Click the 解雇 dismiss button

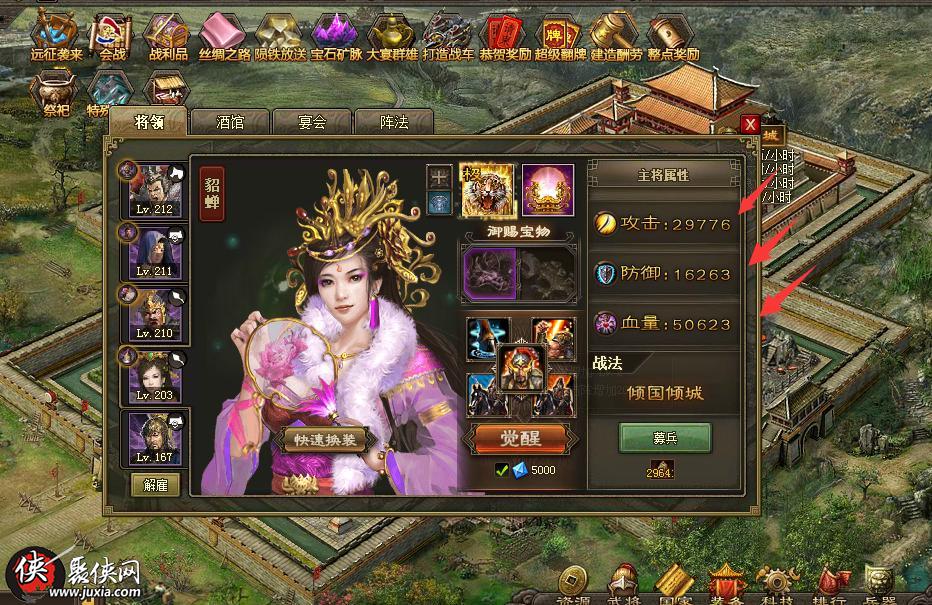click(x=155, y=485)
